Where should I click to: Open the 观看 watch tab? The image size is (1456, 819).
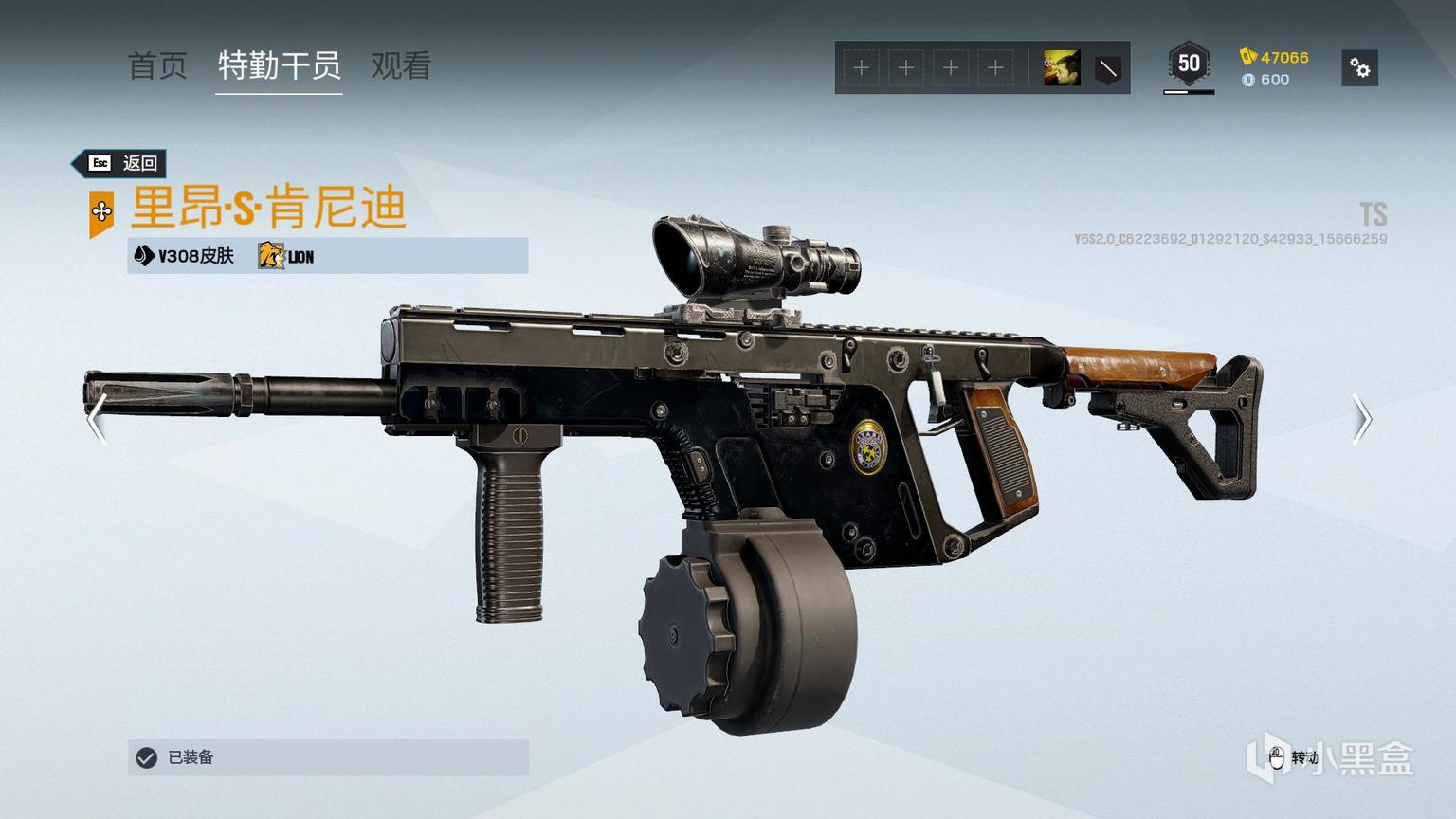tap(401, 66)
